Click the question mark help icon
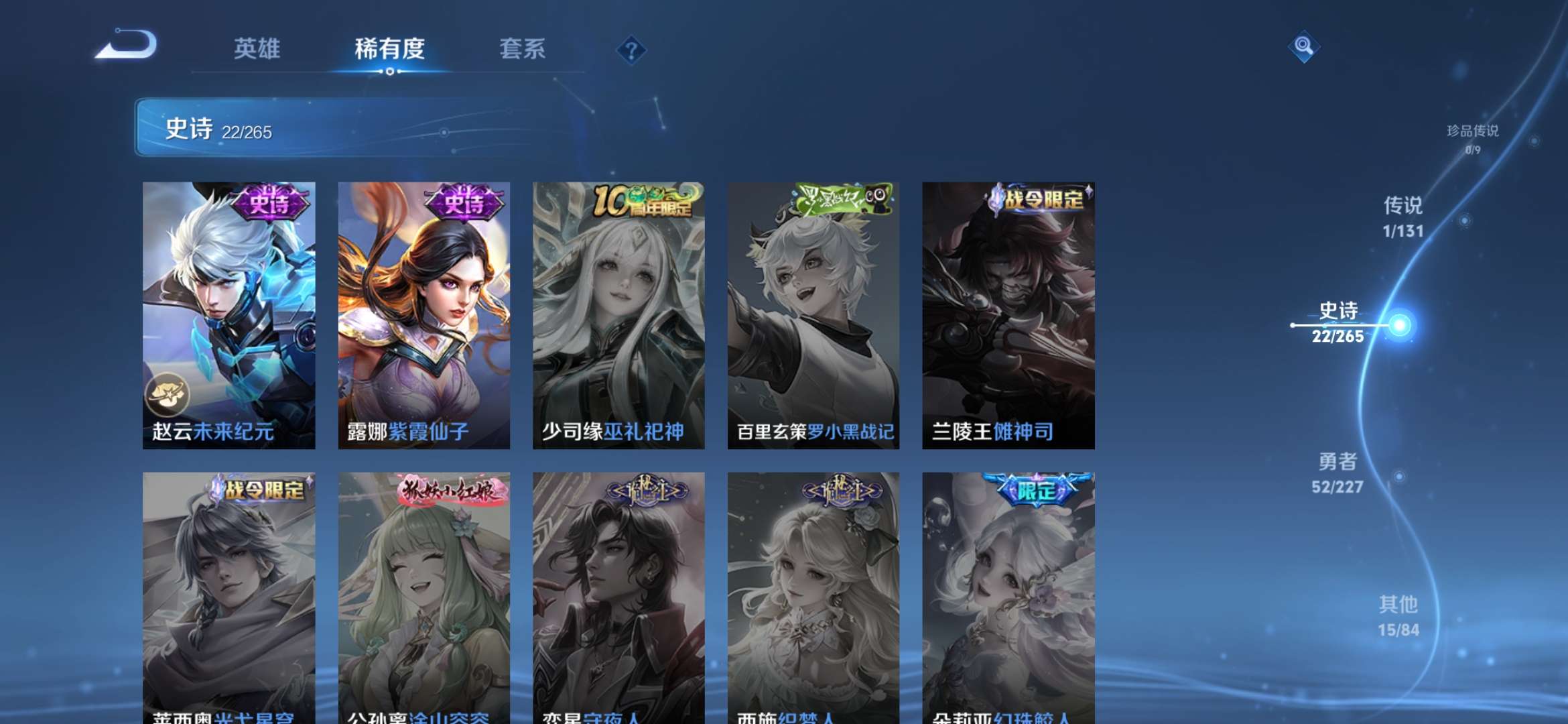The image size is (1568, 724). click(631, 50)
